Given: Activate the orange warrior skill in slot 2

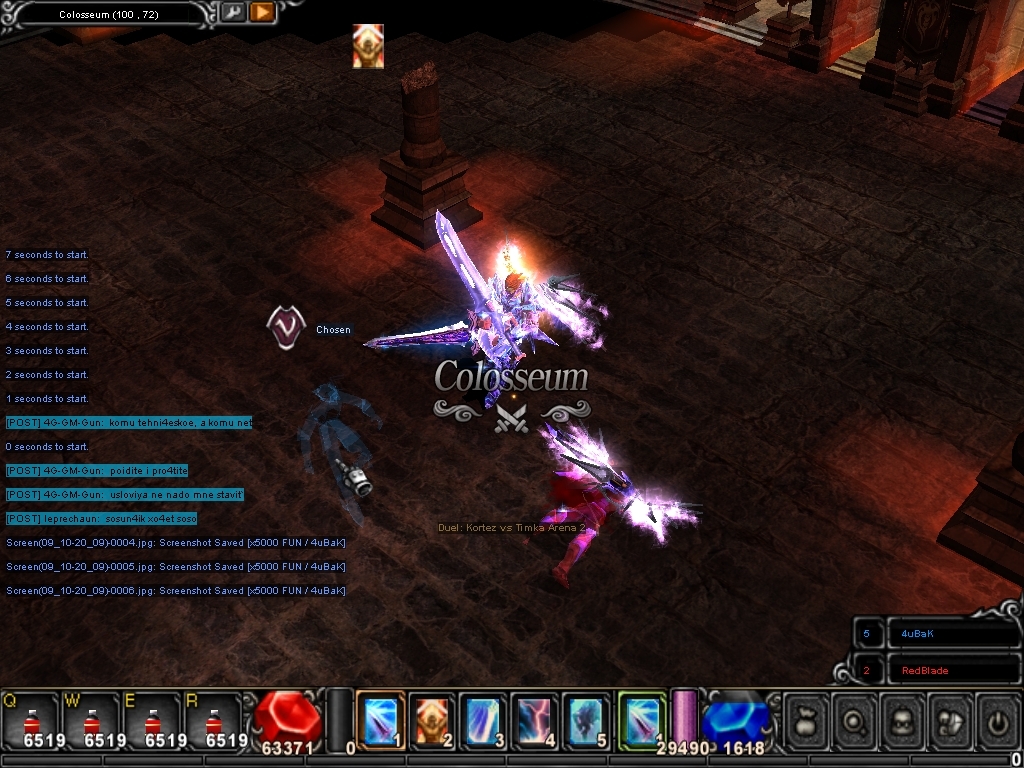Looking at the screenshot, I should [432, 720].
